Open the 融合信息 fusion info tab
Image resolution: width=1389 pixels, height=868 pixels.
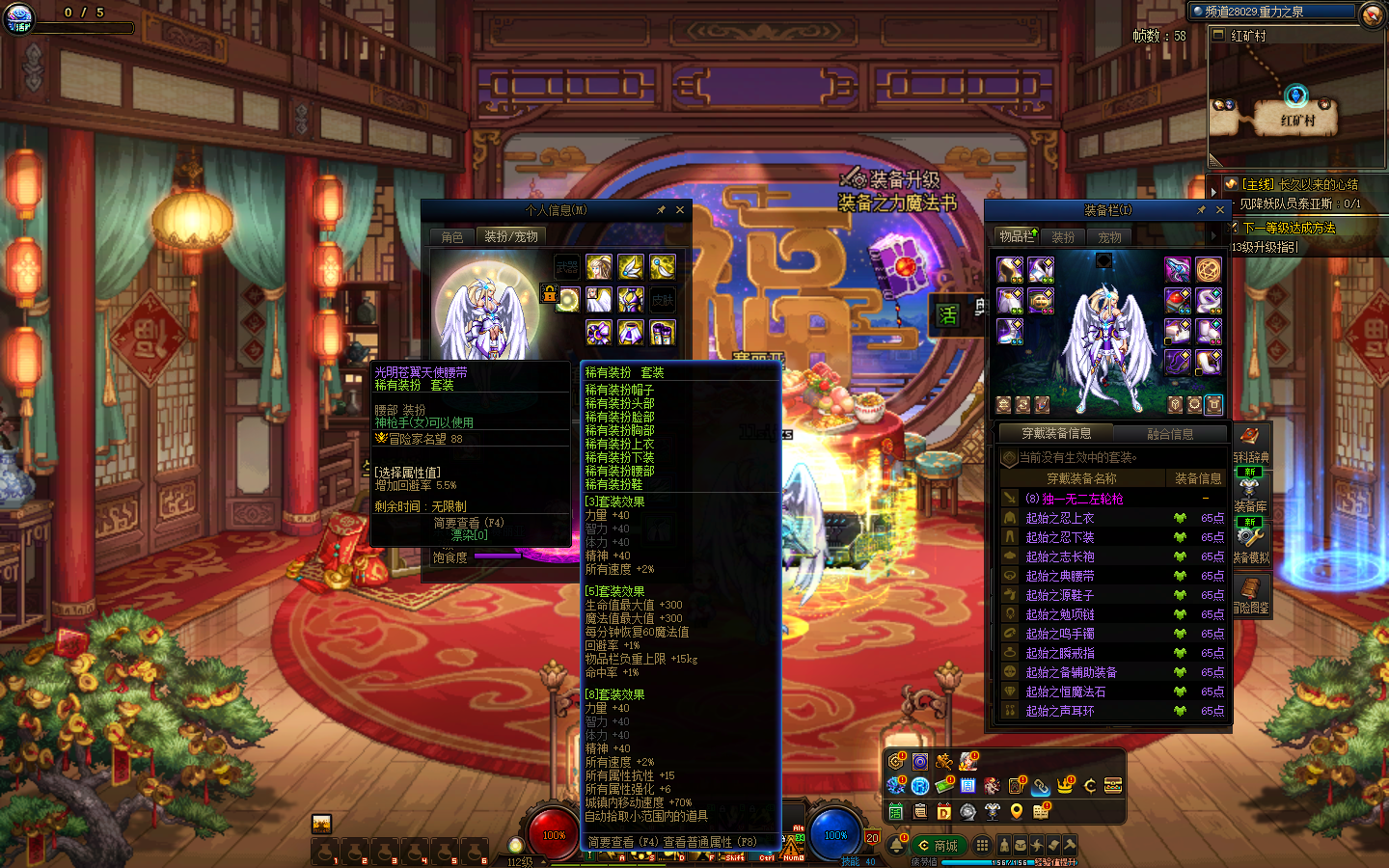(x=1170, y=434)
